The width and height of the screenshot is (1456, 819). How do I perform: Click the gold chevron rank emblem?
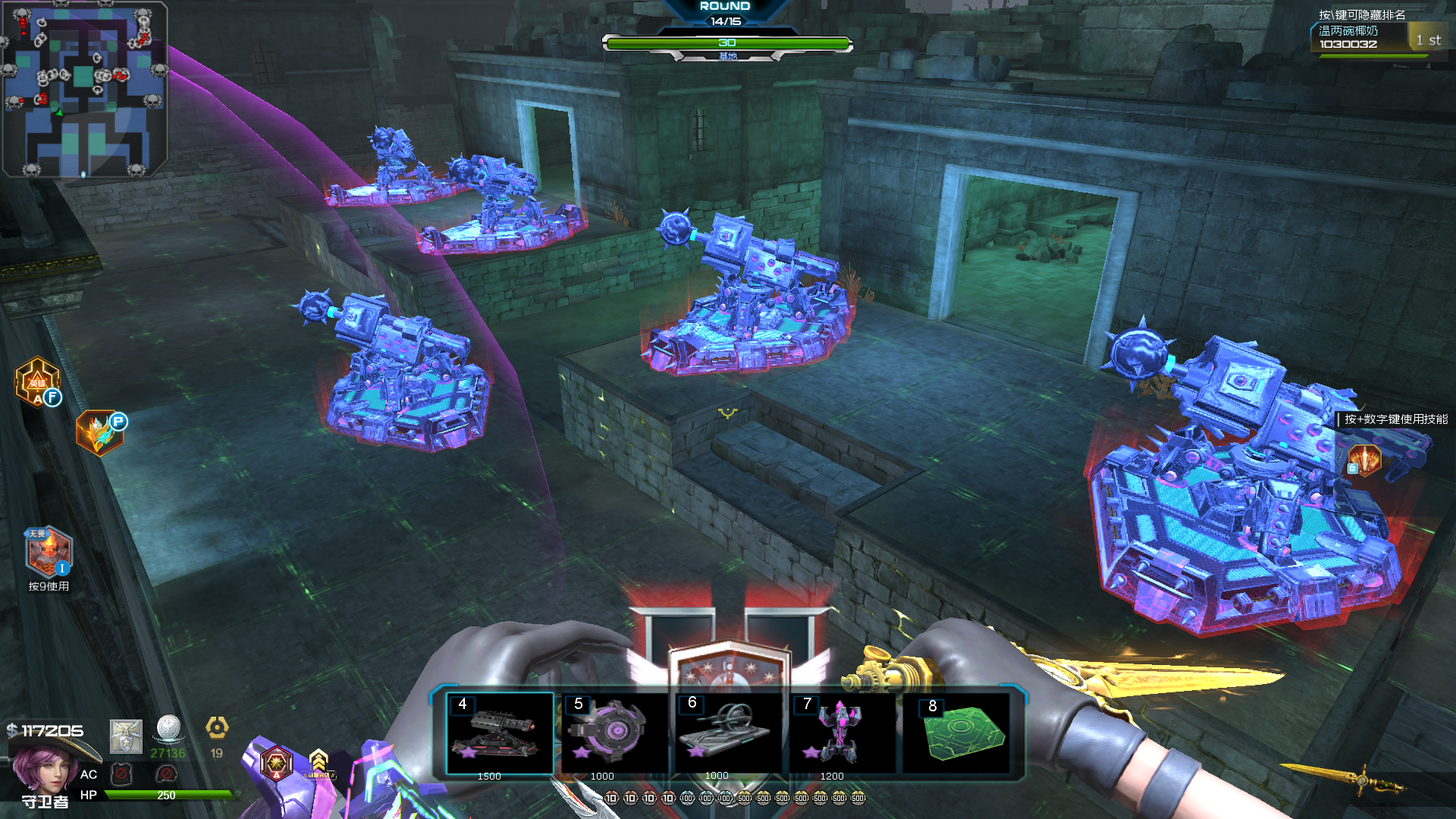318,761
